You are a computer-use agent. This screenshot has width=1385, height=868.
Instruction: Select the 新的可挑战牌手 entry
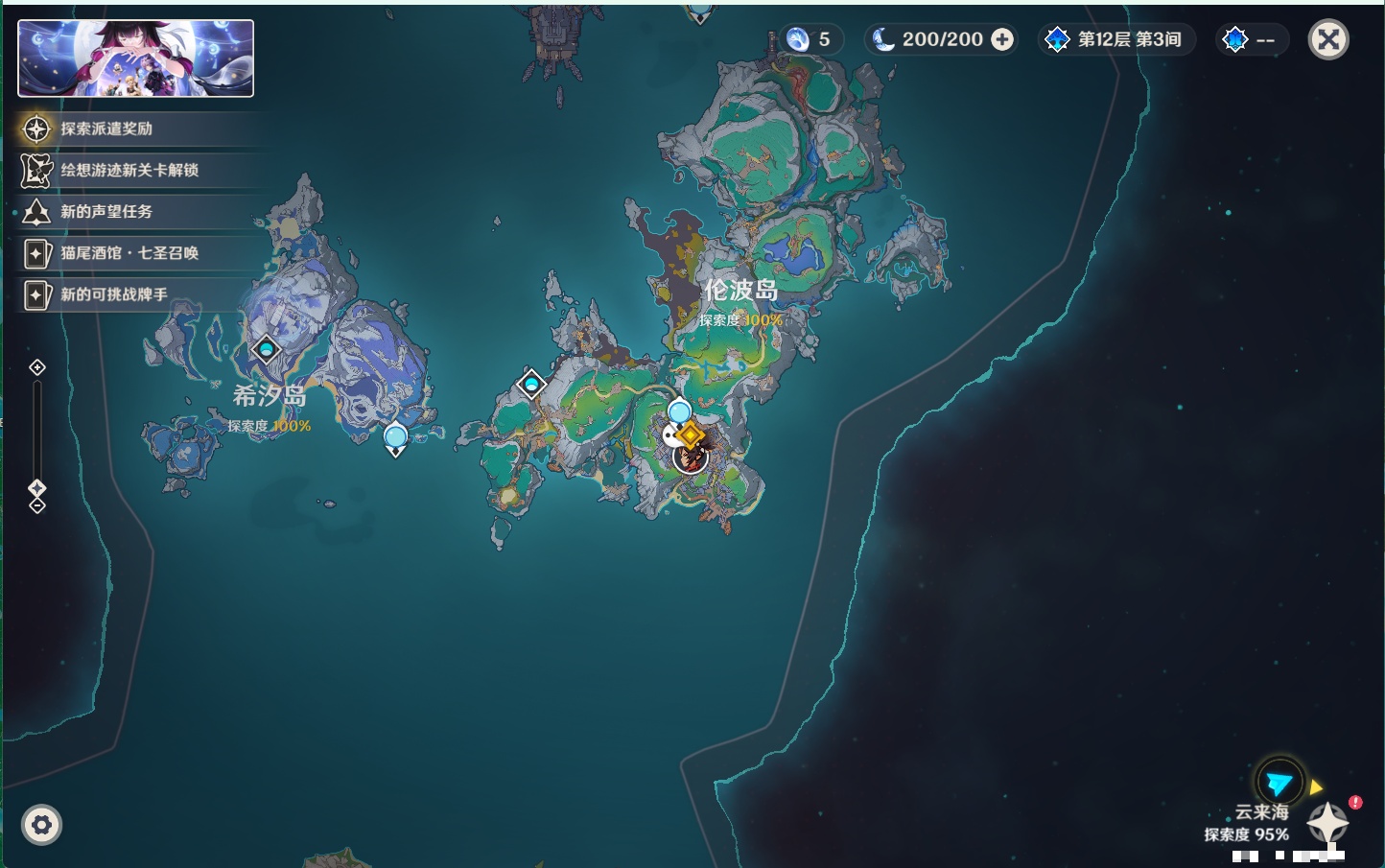pos(113,294)
